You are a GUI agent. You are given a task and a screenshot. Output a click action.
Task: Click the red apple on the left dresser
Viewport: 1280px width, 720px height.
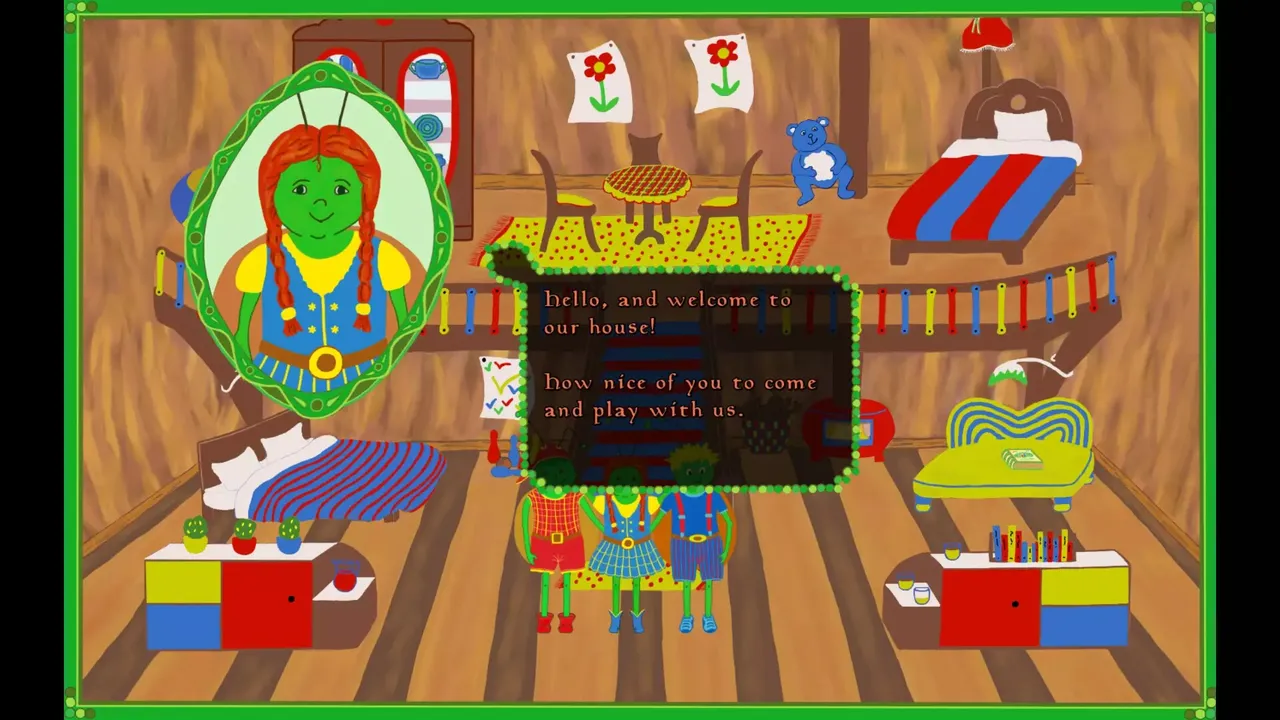pos(343,581)
